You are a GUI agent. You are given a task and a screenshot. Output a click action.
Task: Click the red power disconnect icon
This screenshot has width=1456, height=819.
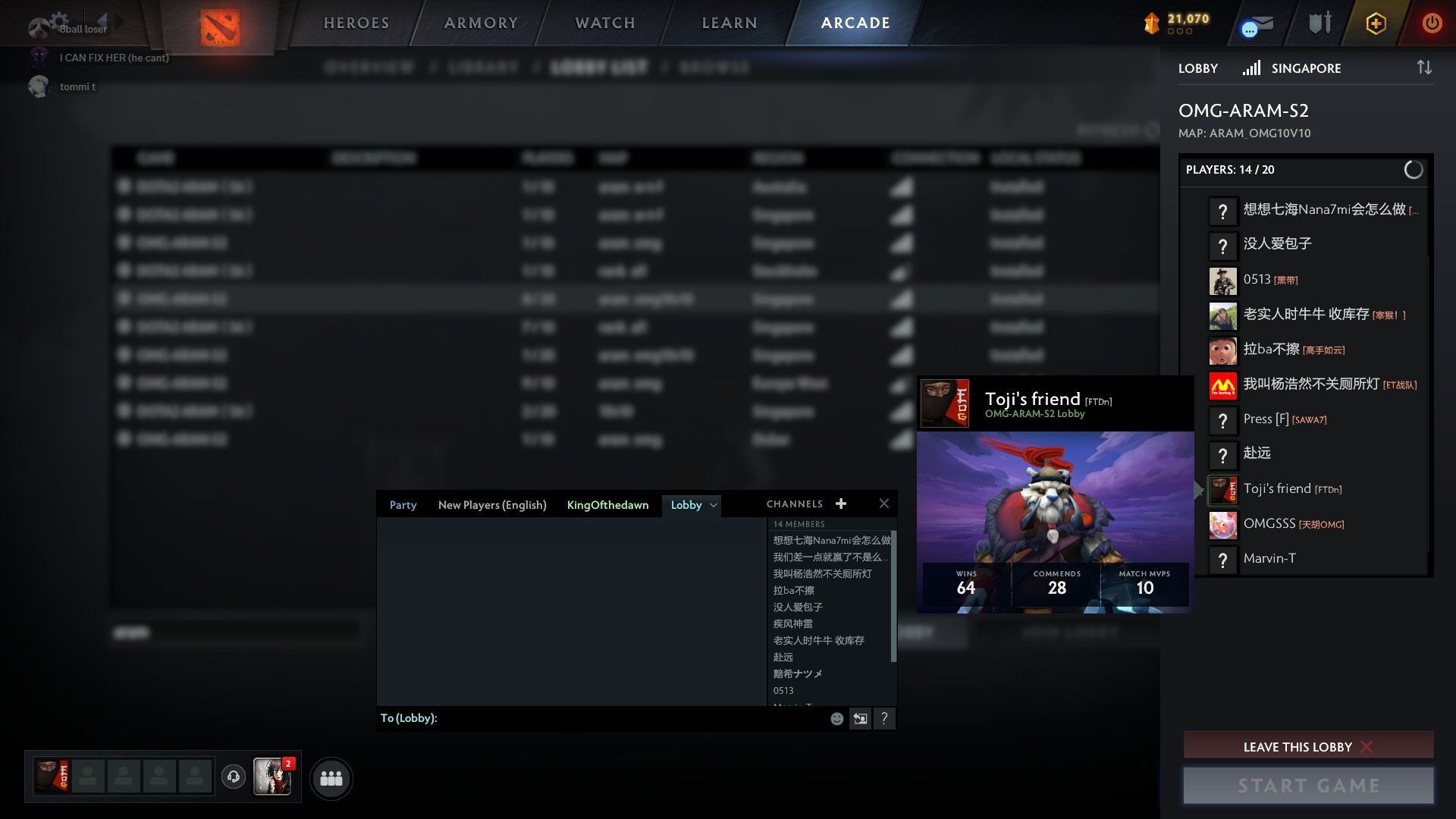click(x=1432, y=23)
